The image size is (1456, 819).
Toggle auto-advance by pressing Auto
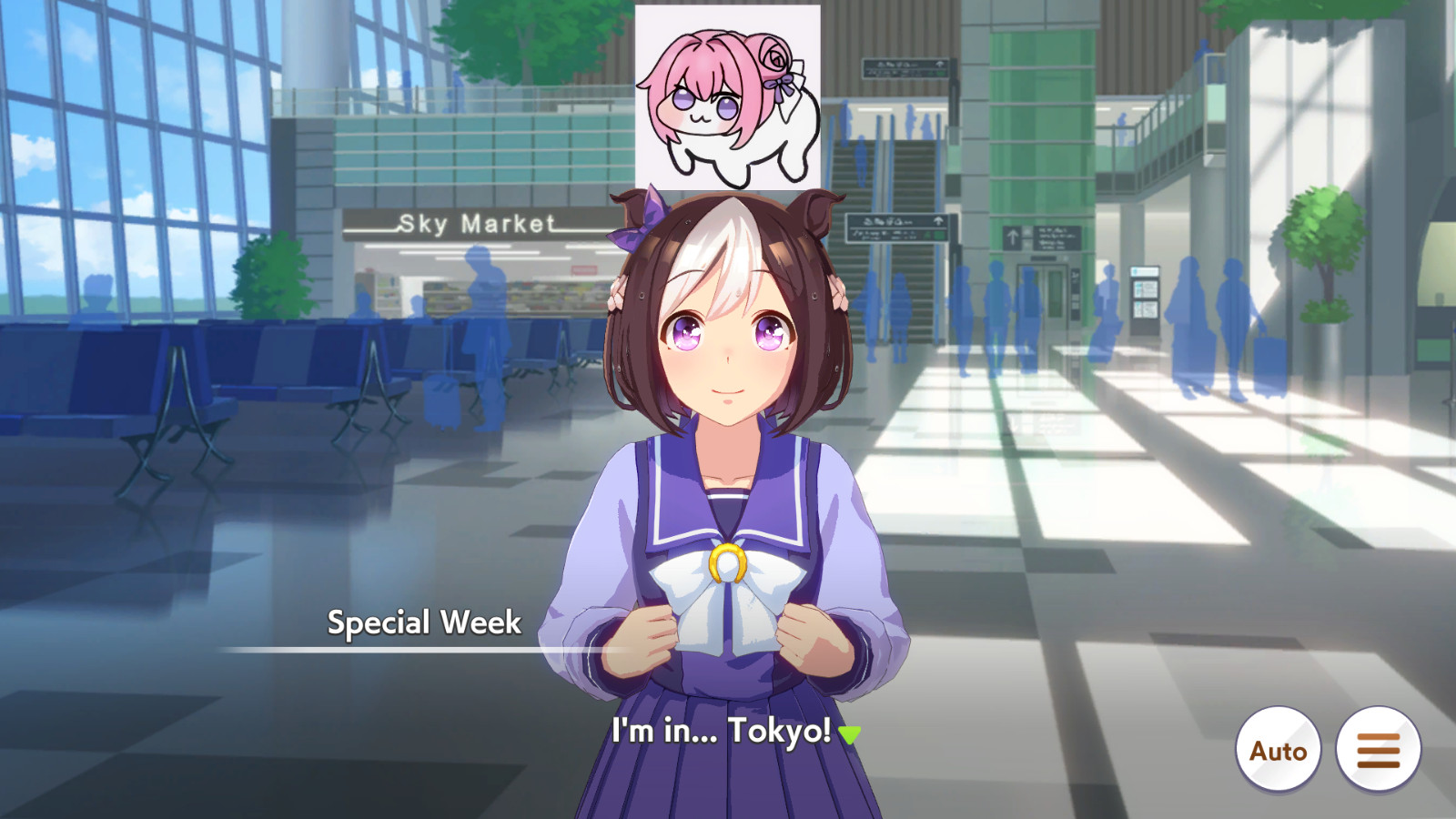point(1278,748)
